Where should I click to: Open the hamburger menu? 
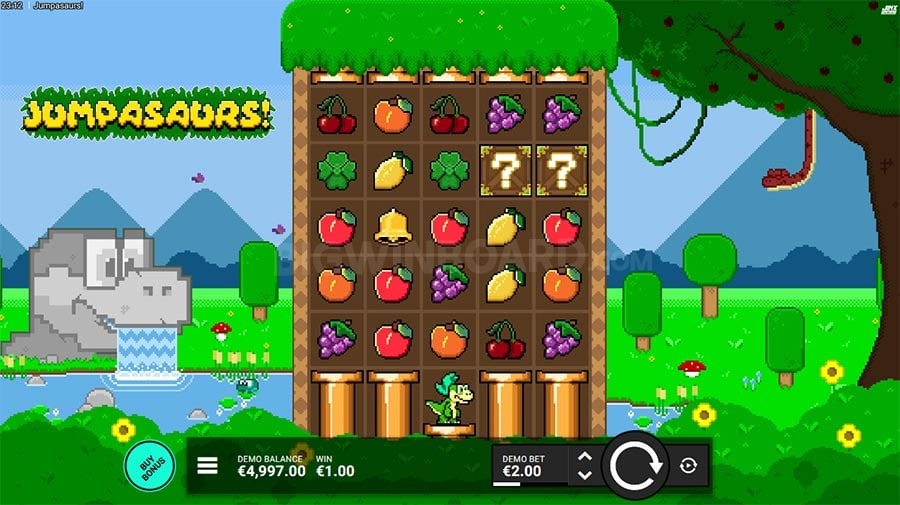tap(207, 465)
